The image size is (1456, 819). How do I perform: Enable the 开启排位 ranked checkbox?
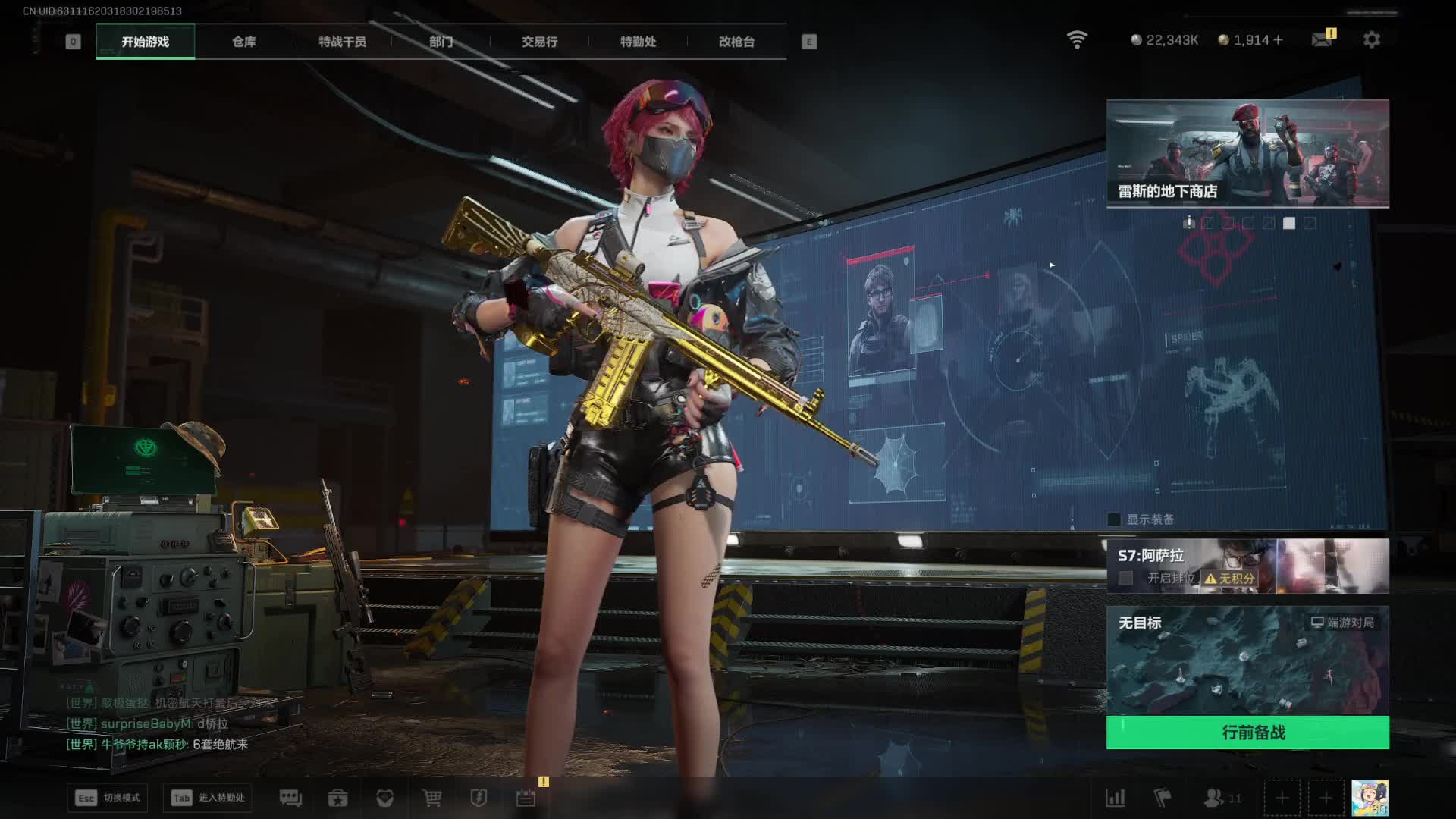[x=1126, y=578]
